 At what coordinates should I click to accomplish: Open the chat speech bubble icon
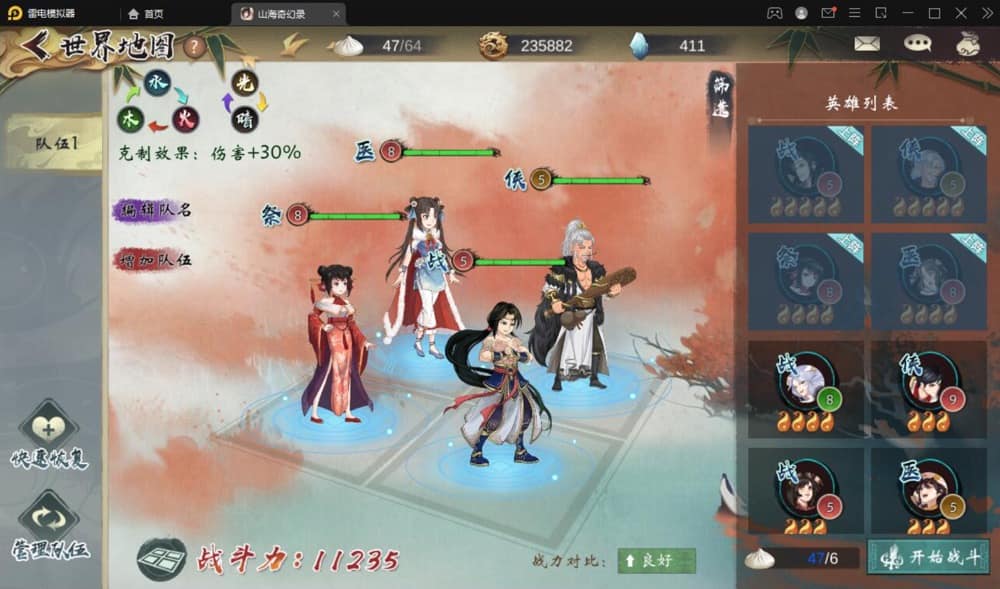coord(917,44)
